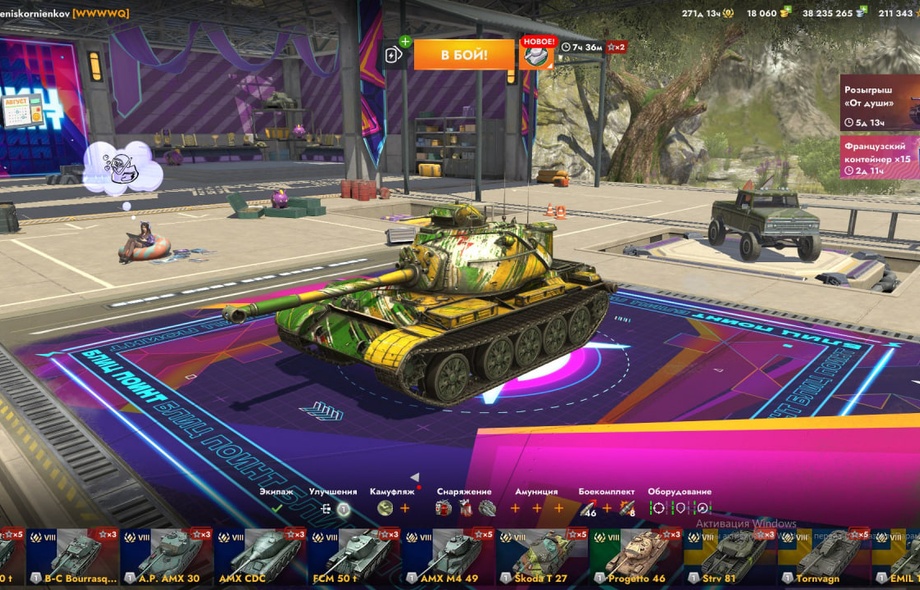Screen dimensions: 920x590
Task: Select the AMX CDC tank
Action: (258, 557)
